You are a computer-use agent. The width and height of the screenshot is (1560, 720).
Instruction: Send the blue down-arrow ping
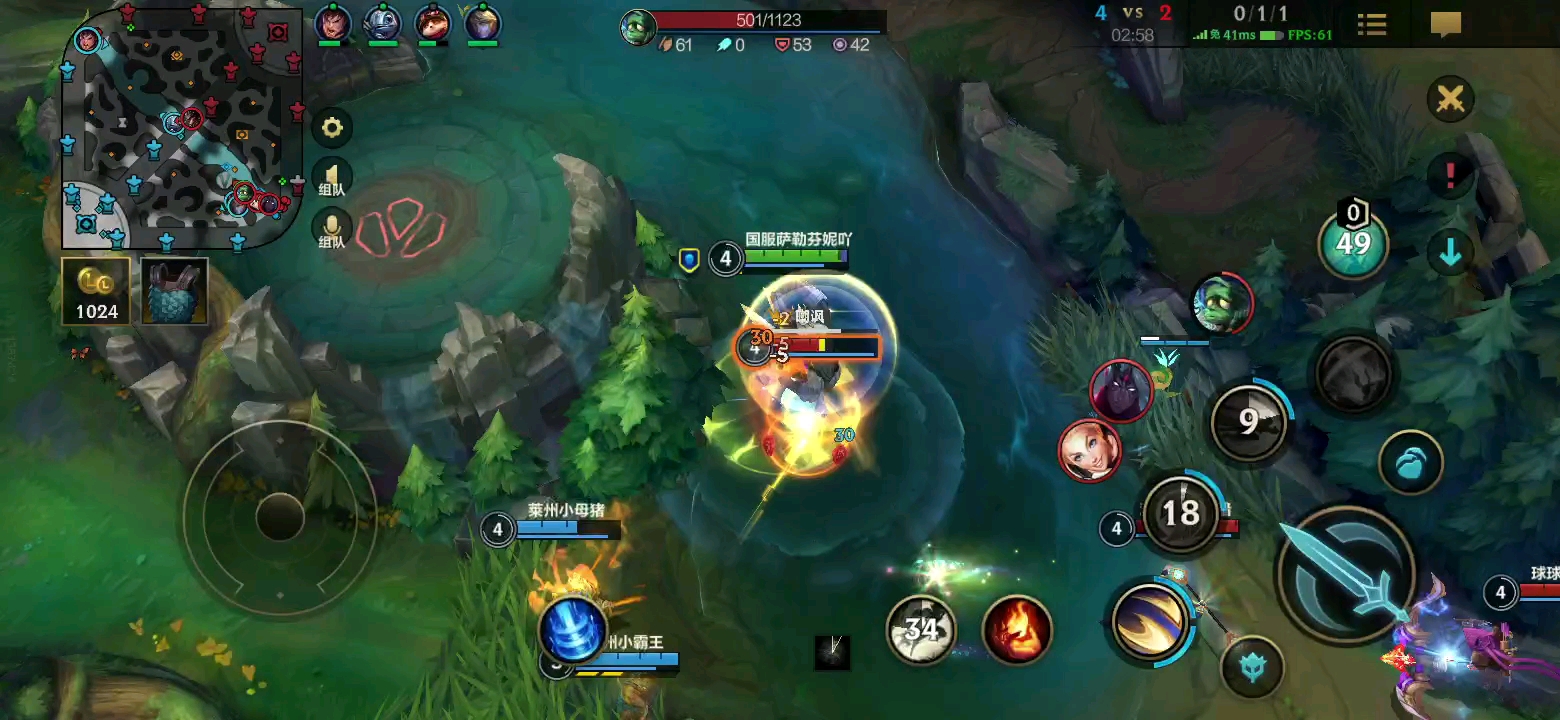tap(1450, 253)
